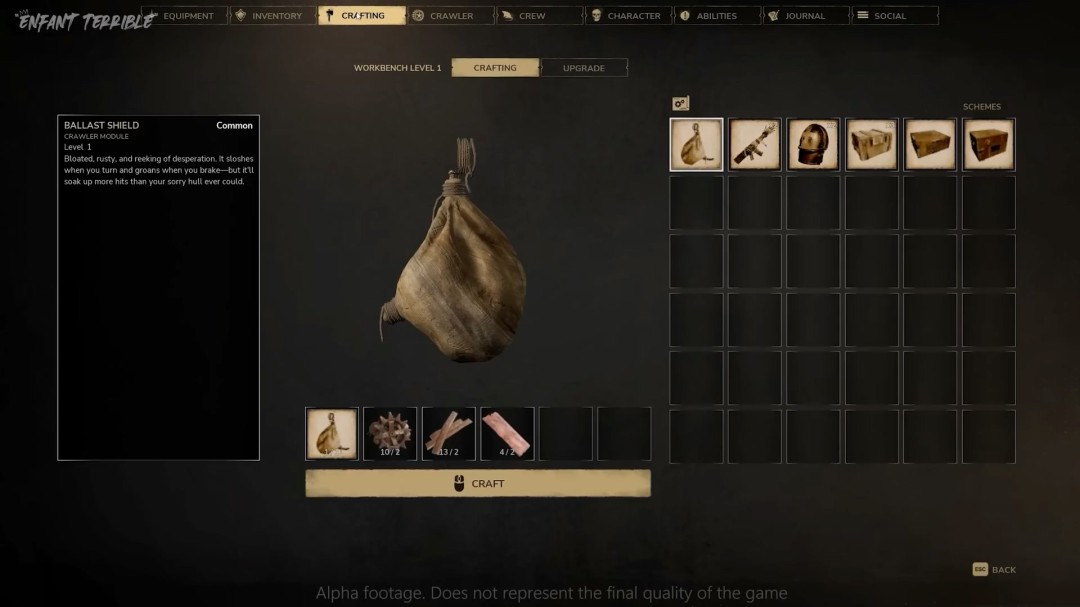Open the Journal menu tab
This screenshot has width=1080, height=607.
803,16
